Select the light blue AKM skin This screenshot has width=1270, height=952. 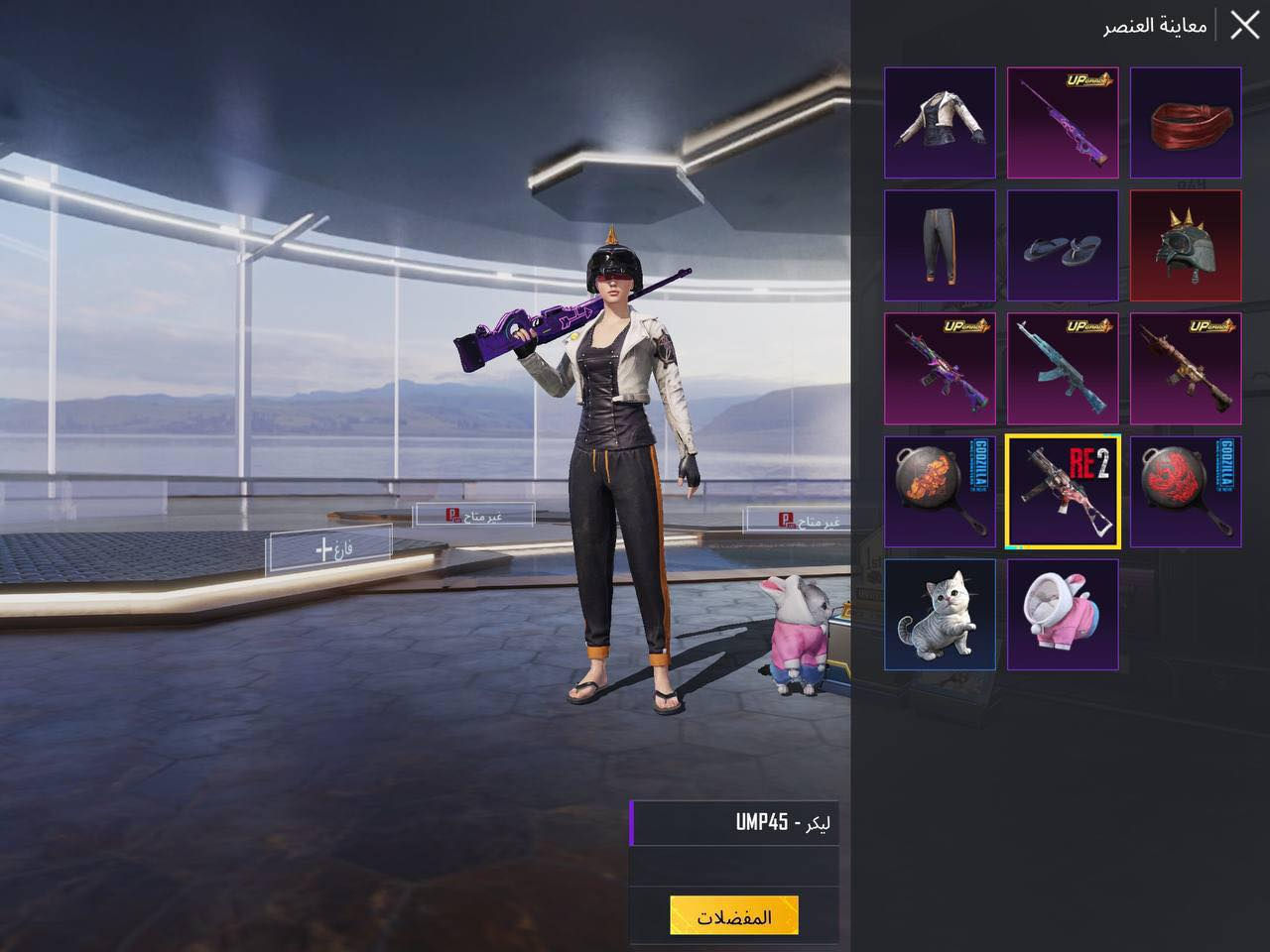pyautogui.click(x=1063, y=369)
